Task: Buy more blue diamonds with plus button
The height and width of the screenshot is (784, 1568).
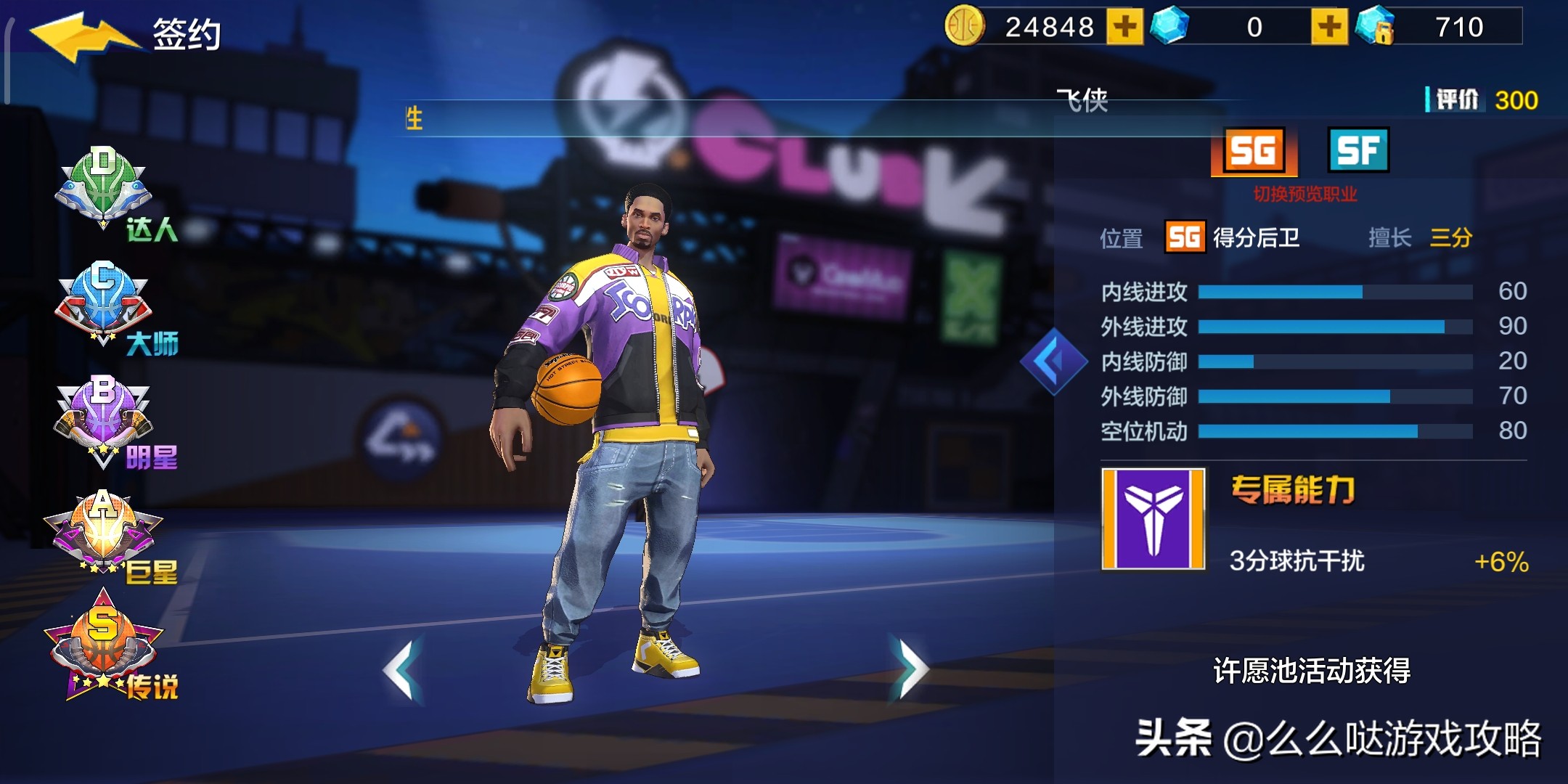Action: pos(1329,28)
